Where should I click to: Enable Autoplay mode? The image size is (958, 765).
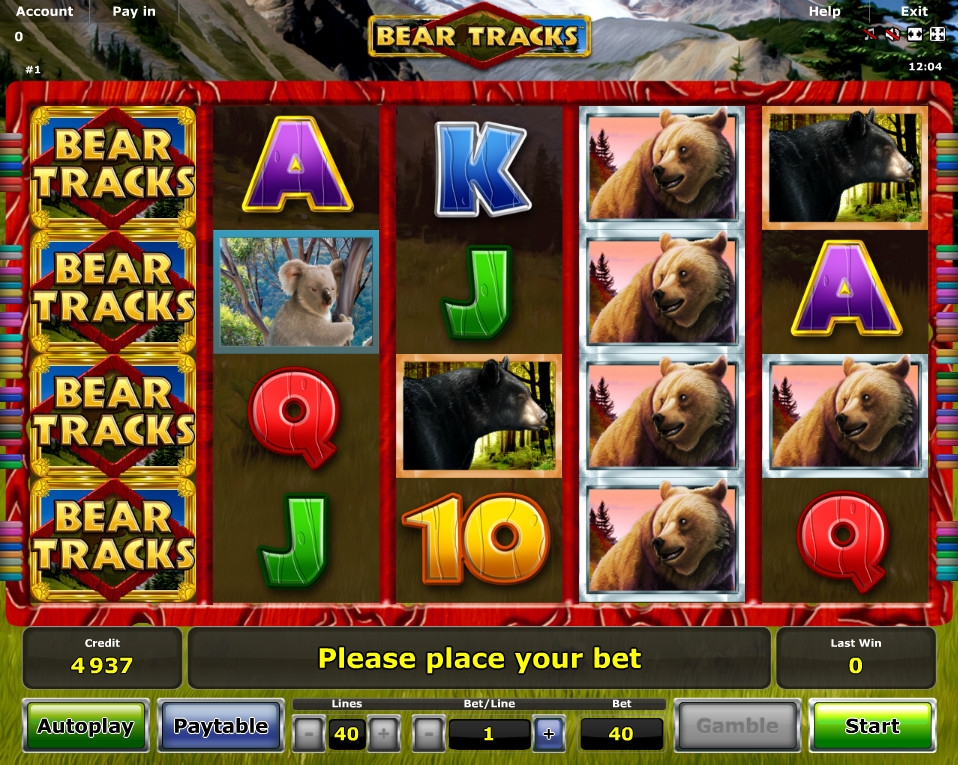(x=86, y=726)
